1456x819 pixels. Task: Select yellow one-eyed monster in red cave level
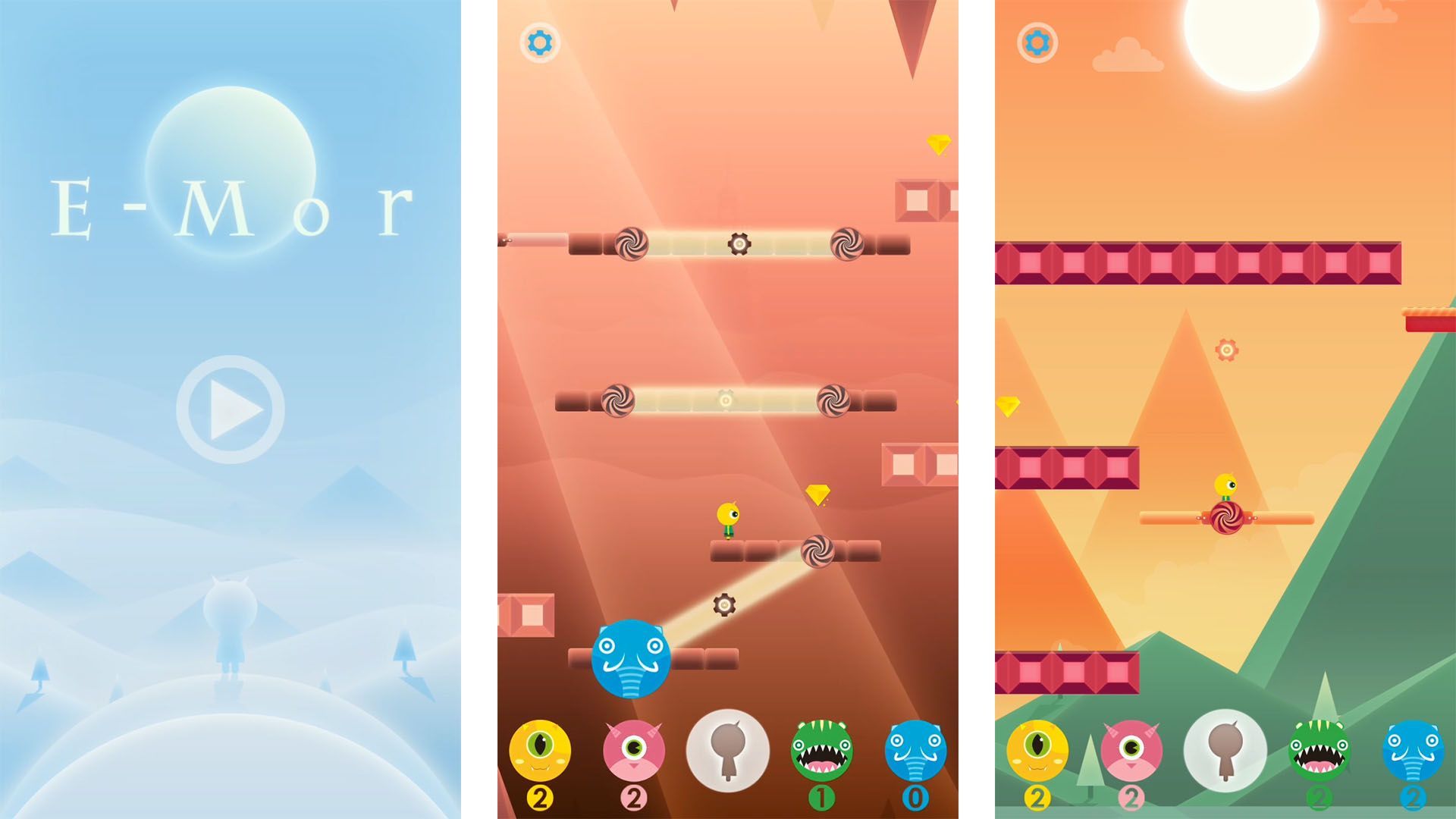[539, 750]
